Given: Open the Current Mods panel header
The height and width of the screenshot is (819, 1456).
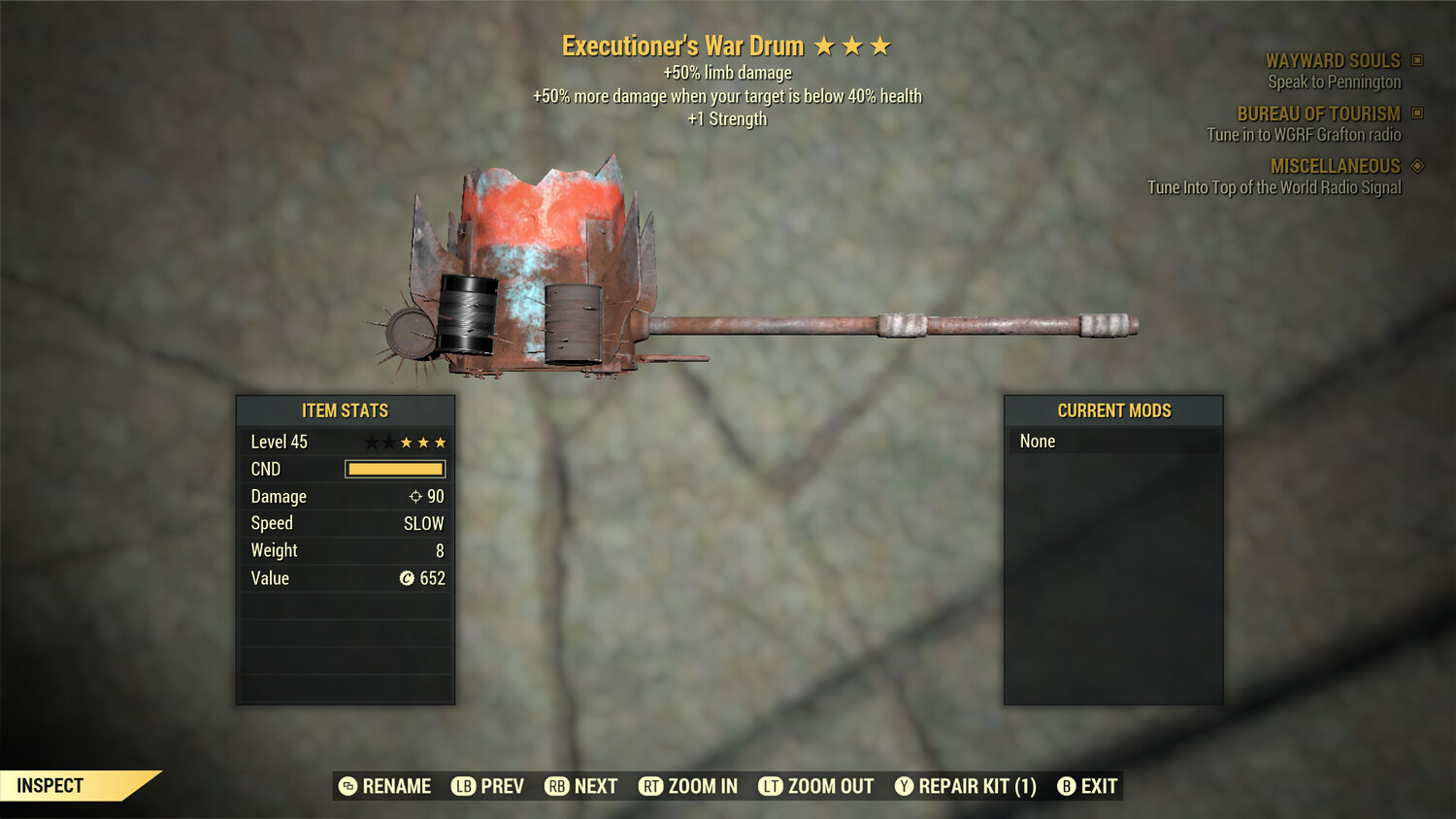Looking at the screenshot, I should 1113,410.
